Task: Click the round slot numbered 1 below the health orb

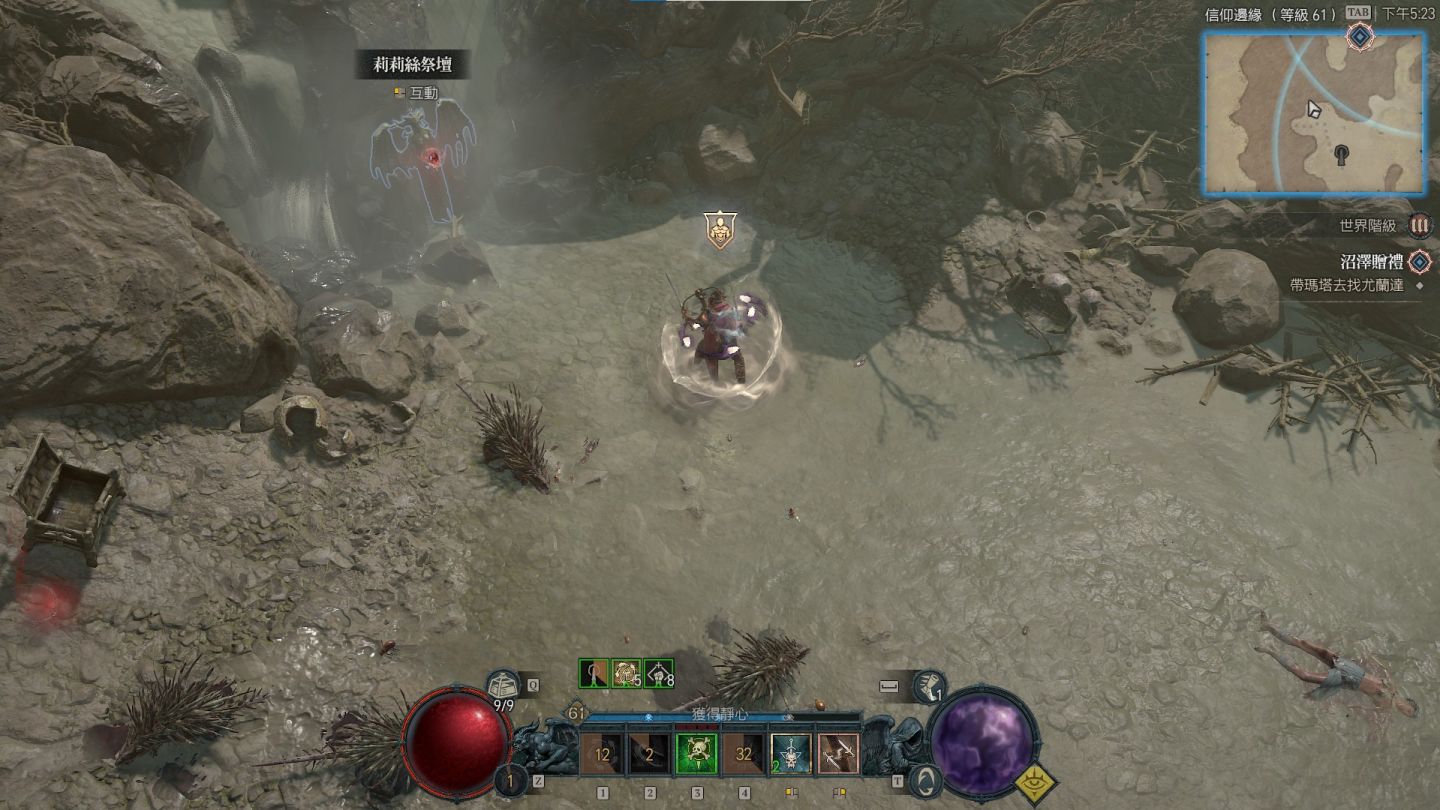Action: 511,781
